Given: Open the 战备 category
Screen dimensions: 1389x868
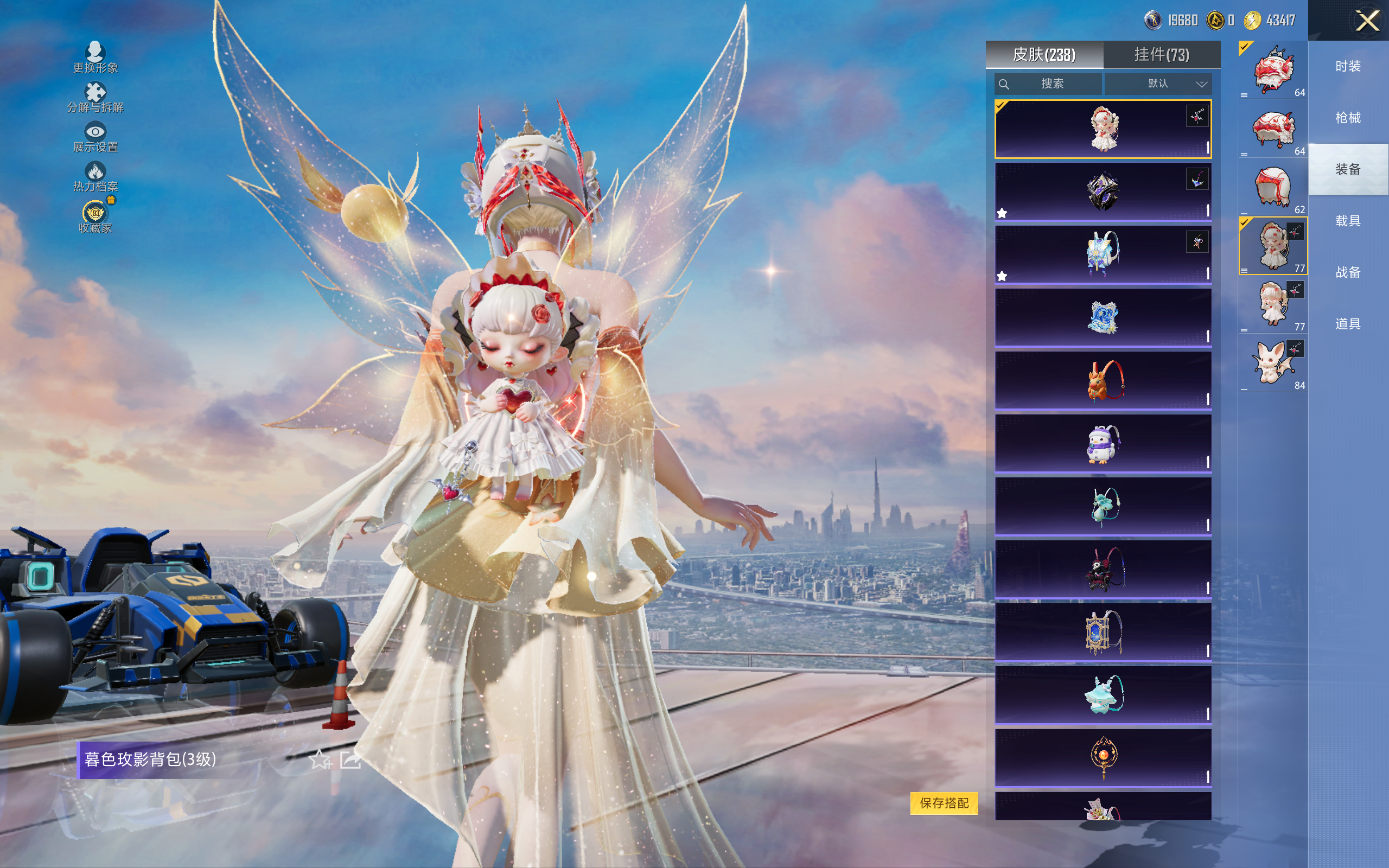Looking at the screenshot, I should click(1348, 272).
